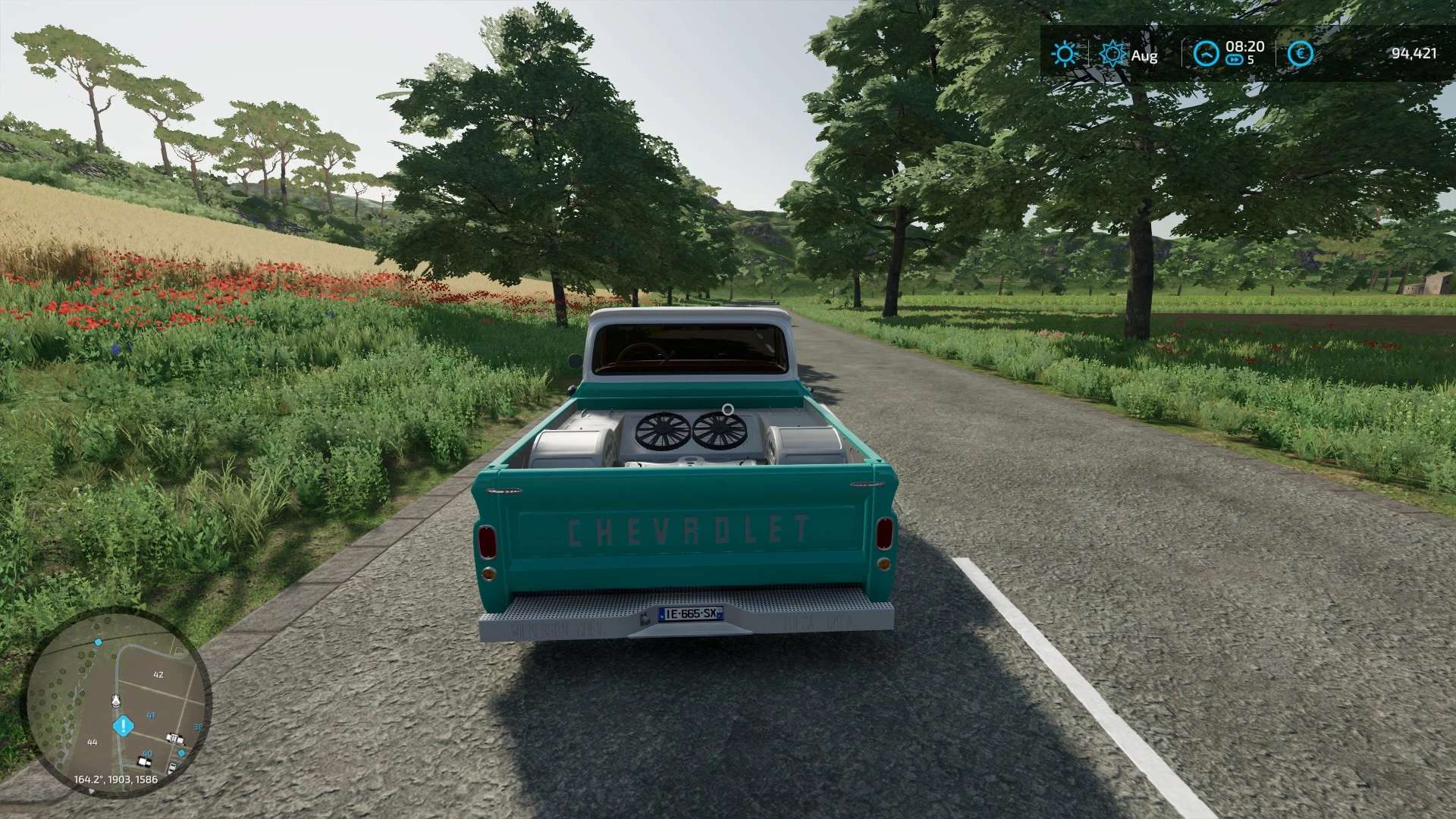Toggle the fast-forward time speed icon
1456x819 pixels.
[x=1235, y=61]
